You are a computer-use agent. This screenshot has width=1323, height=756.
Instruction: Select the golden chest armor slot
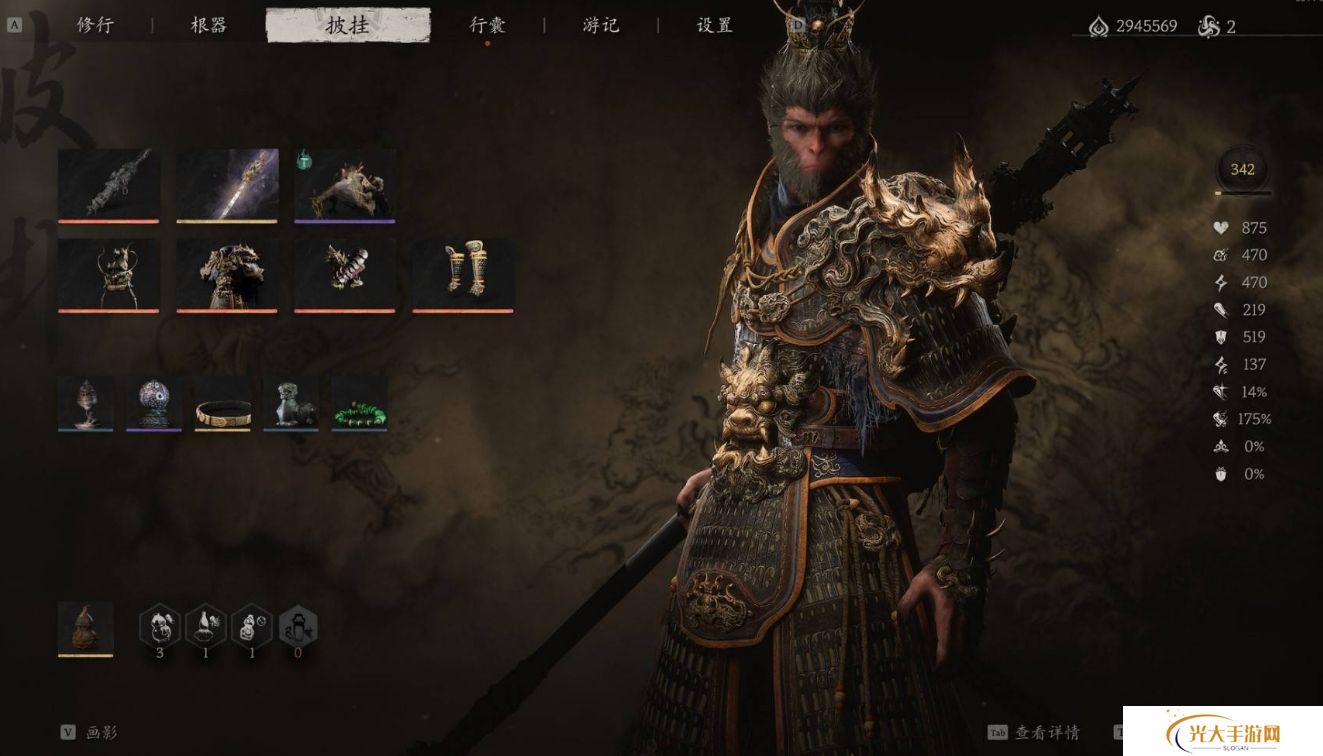227,273
